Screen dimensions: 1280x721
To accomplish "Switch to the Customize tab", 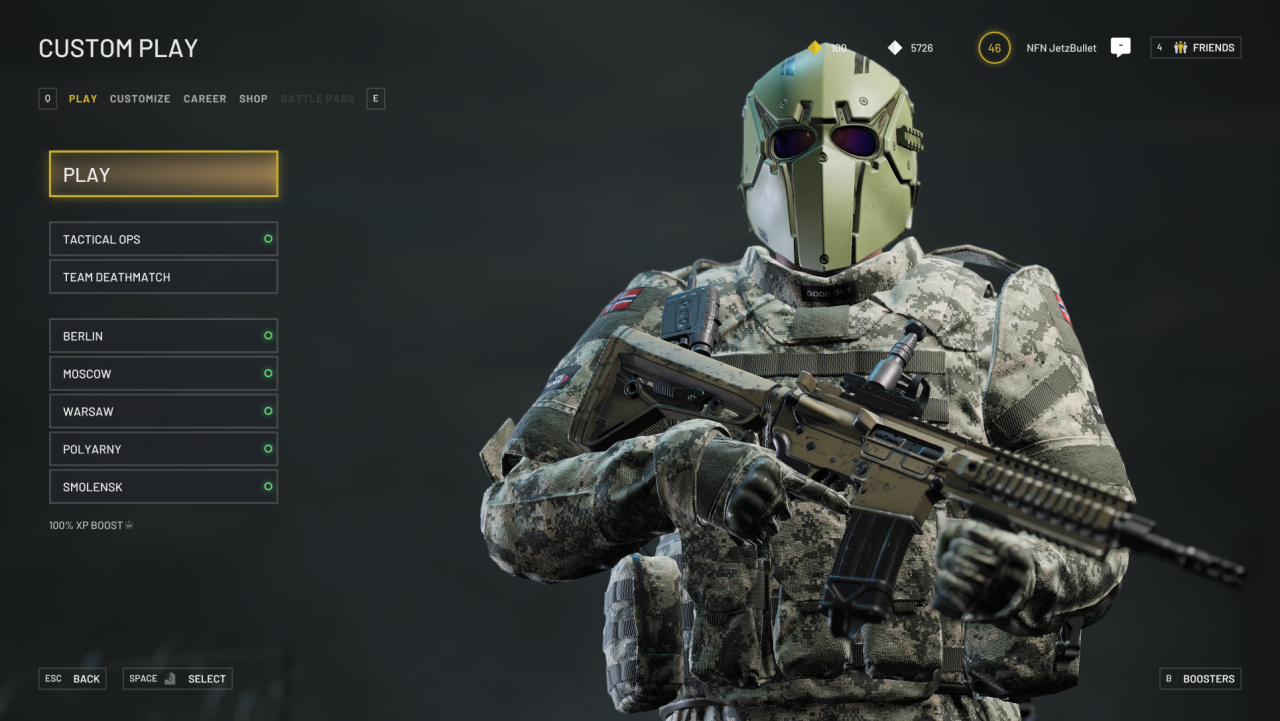I will click(x=140, y=99).
